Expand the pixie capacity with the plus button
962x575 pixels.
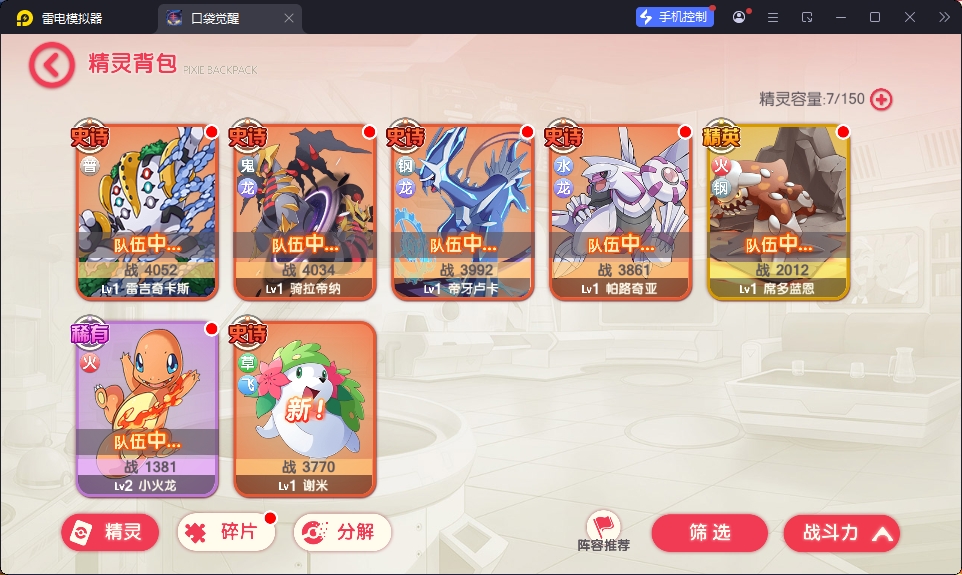pyautogui.click(x=881, y=99)
